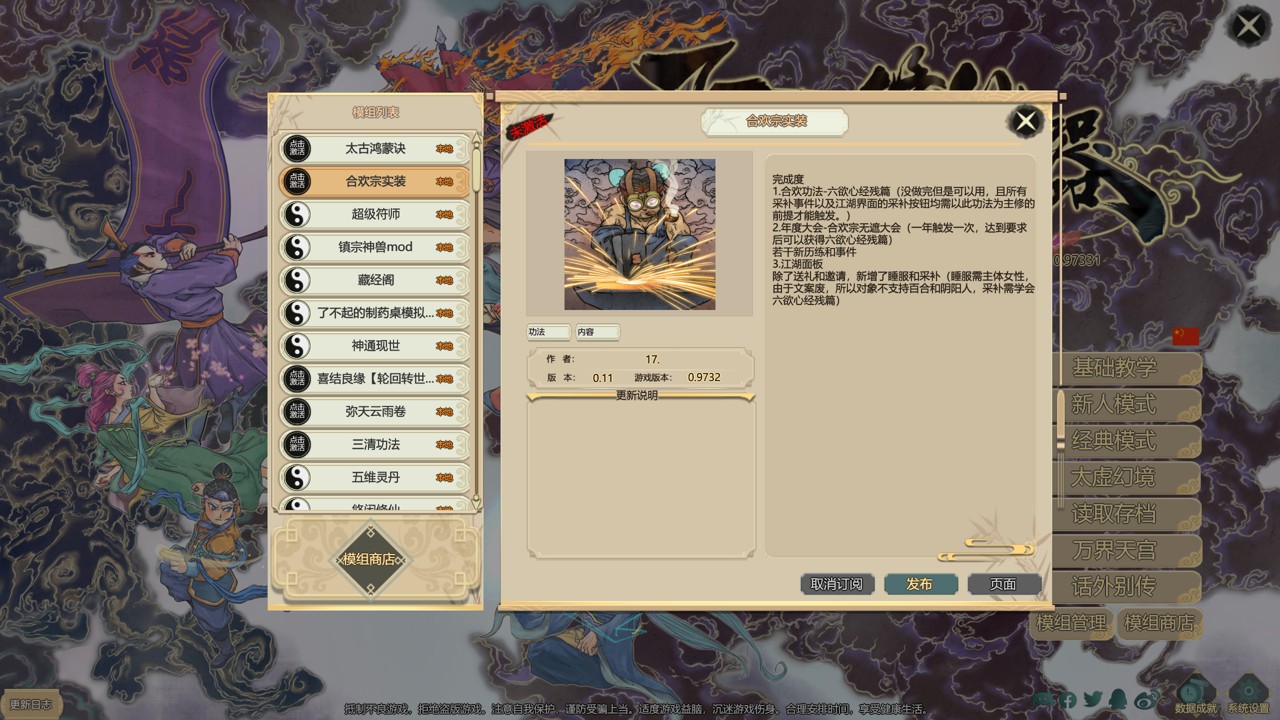Select the 弥天云雨卷 mod entry
This screenshot has width=1280, height=720.
click(375, 411)
